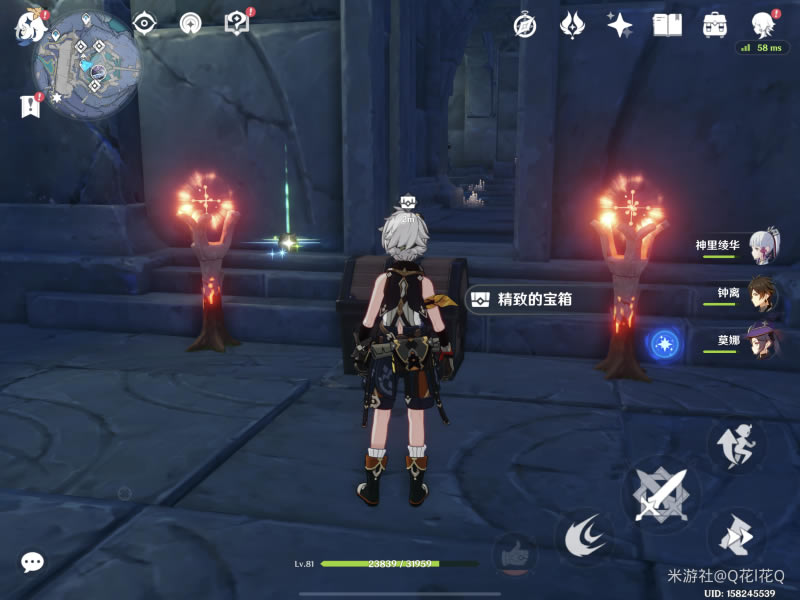The height and width of the screenshot is (600, 800).
Task: Use the crescent elemental skill button
Action: [585, 538]
